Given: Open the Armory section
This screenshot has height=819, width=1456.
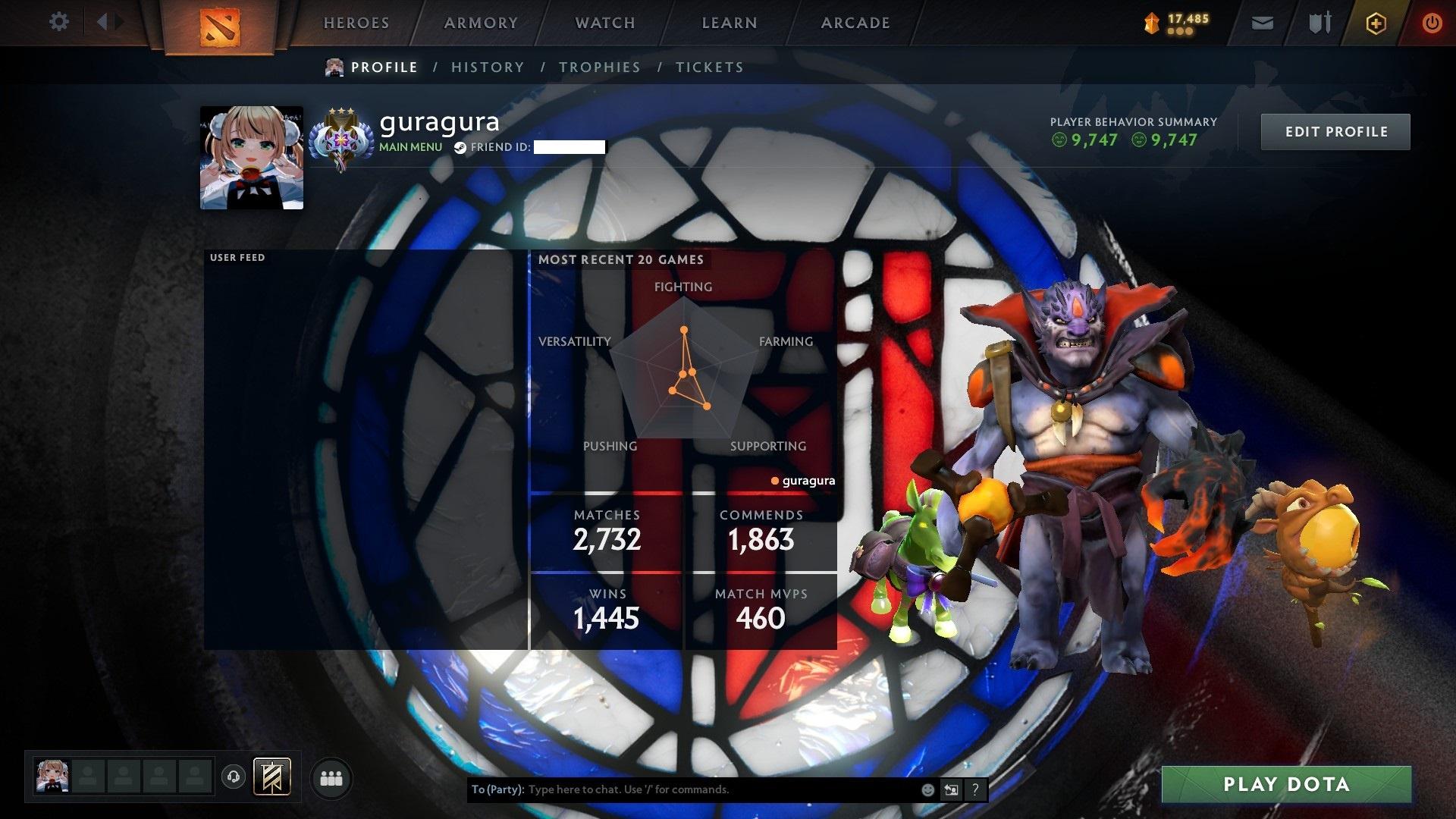Looking at the screenshot, I should [x=481, y=23].
